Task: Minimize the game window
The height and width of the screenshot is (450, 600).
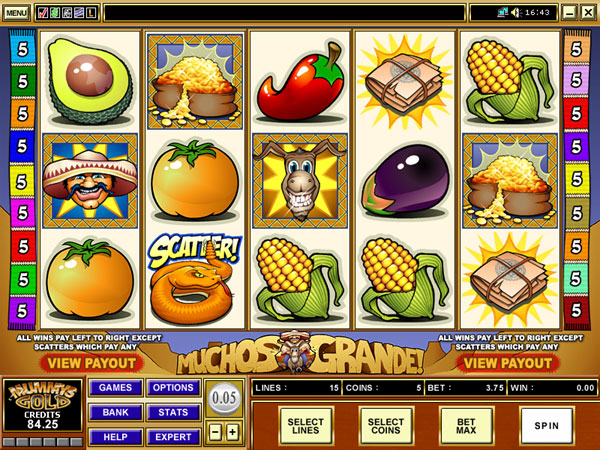Action: [569, 13]
